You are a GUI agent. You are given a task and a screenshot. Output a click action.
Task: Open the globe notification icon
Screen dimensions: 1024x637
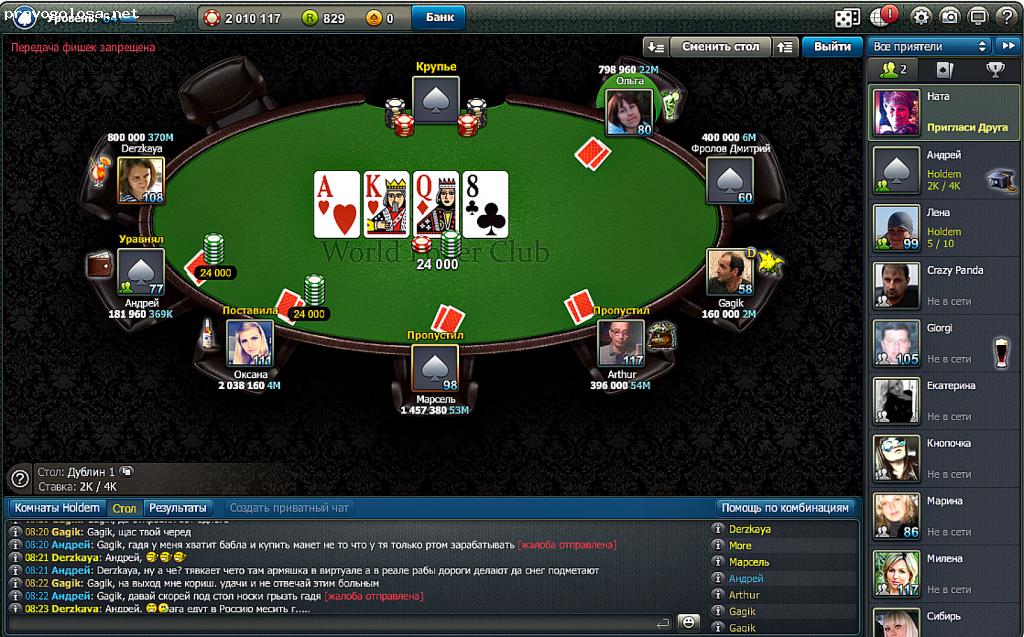[885, 17]
